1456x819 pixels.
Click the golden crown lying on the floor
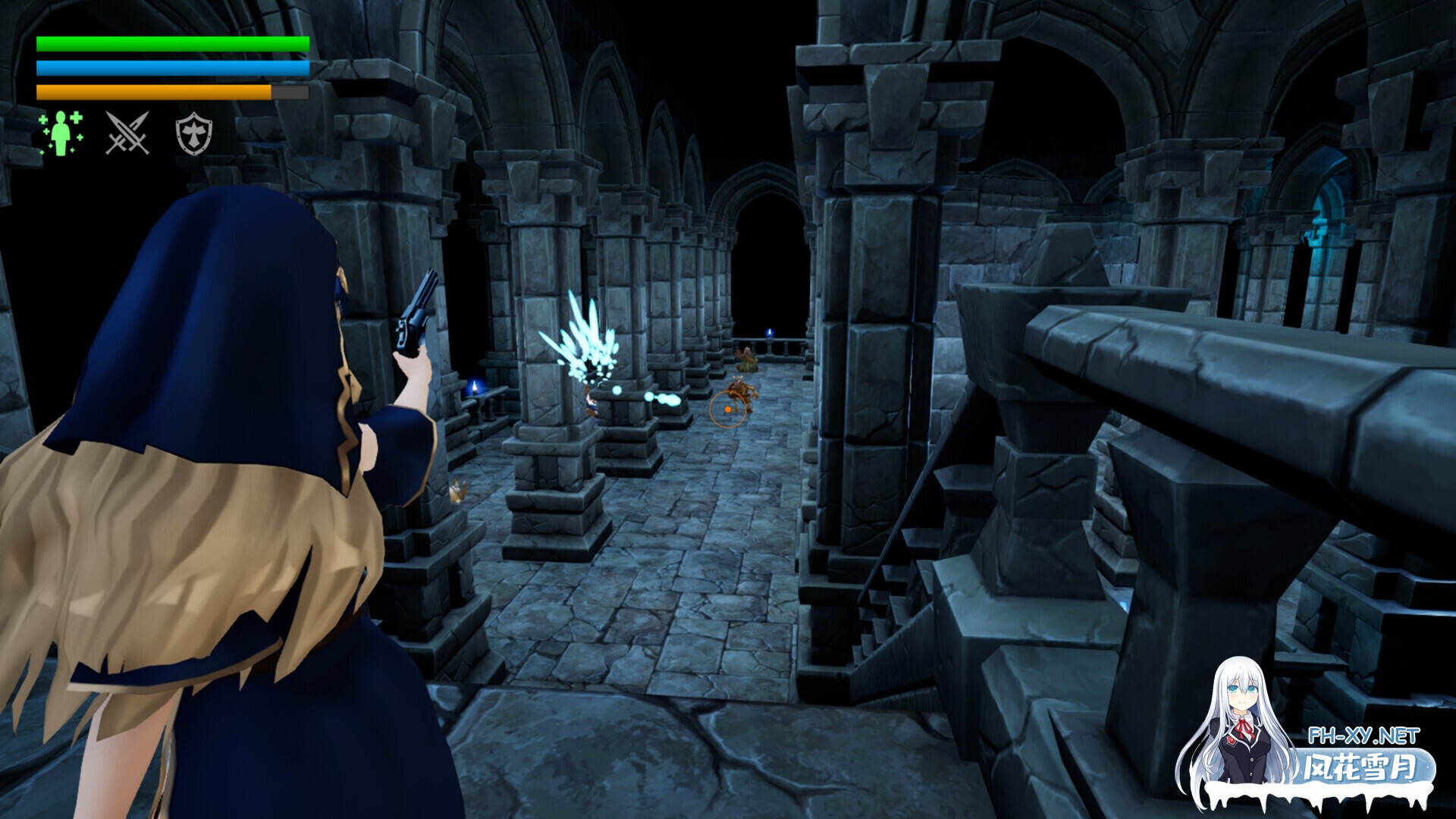coord(457,493)
